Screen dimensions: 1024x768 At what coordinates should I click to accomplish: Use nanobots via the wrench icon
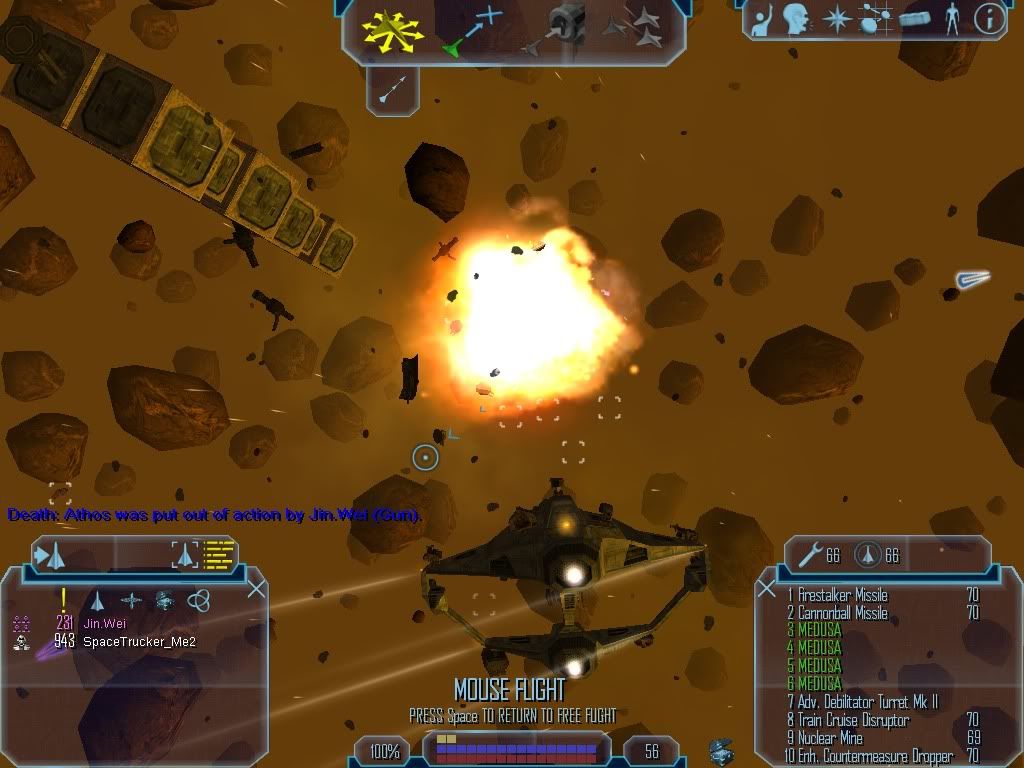(x=807, y=555)
